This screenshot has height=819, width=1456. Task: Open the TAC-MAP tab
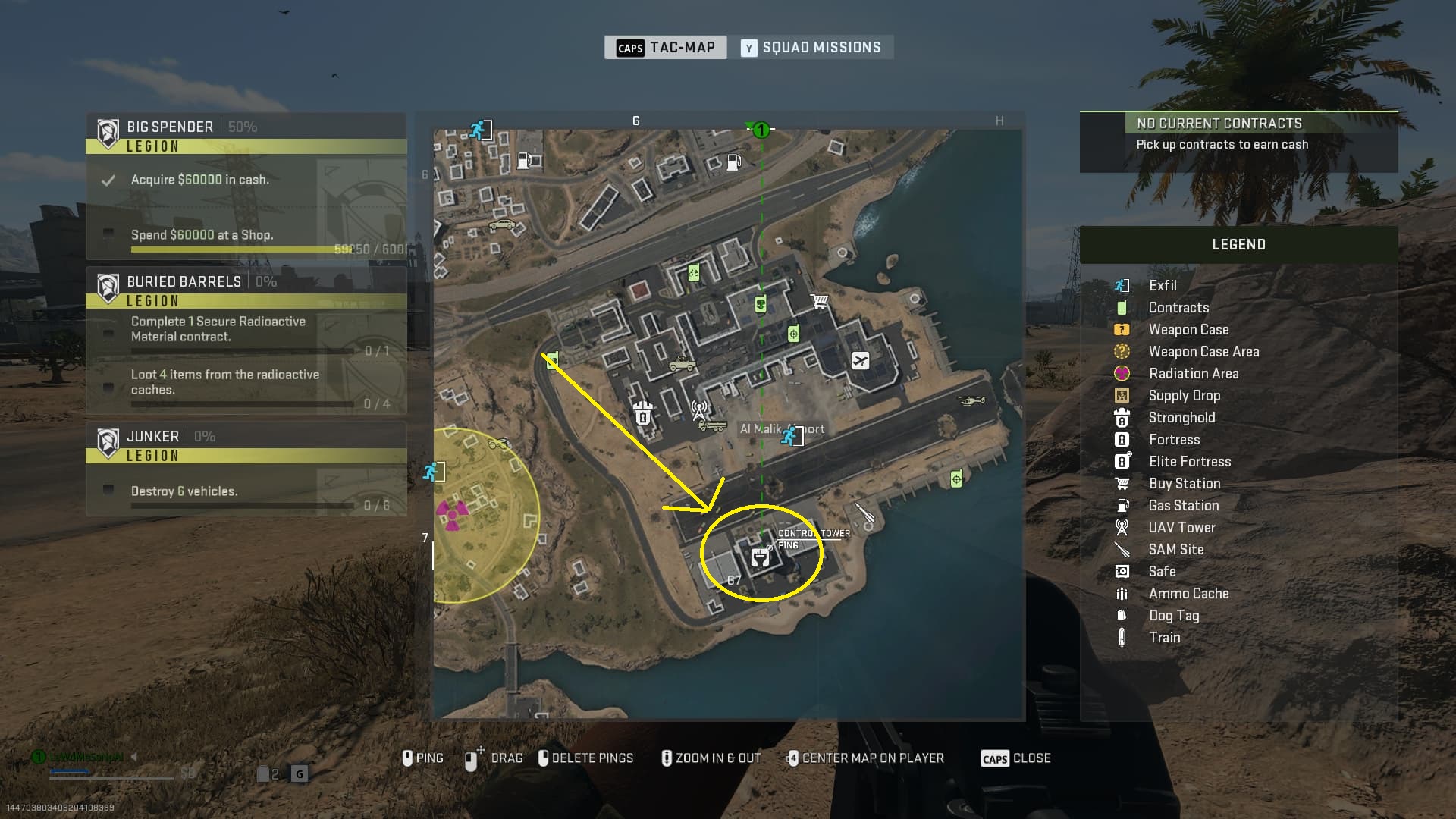pyautogui.click(x=664, y=47)
